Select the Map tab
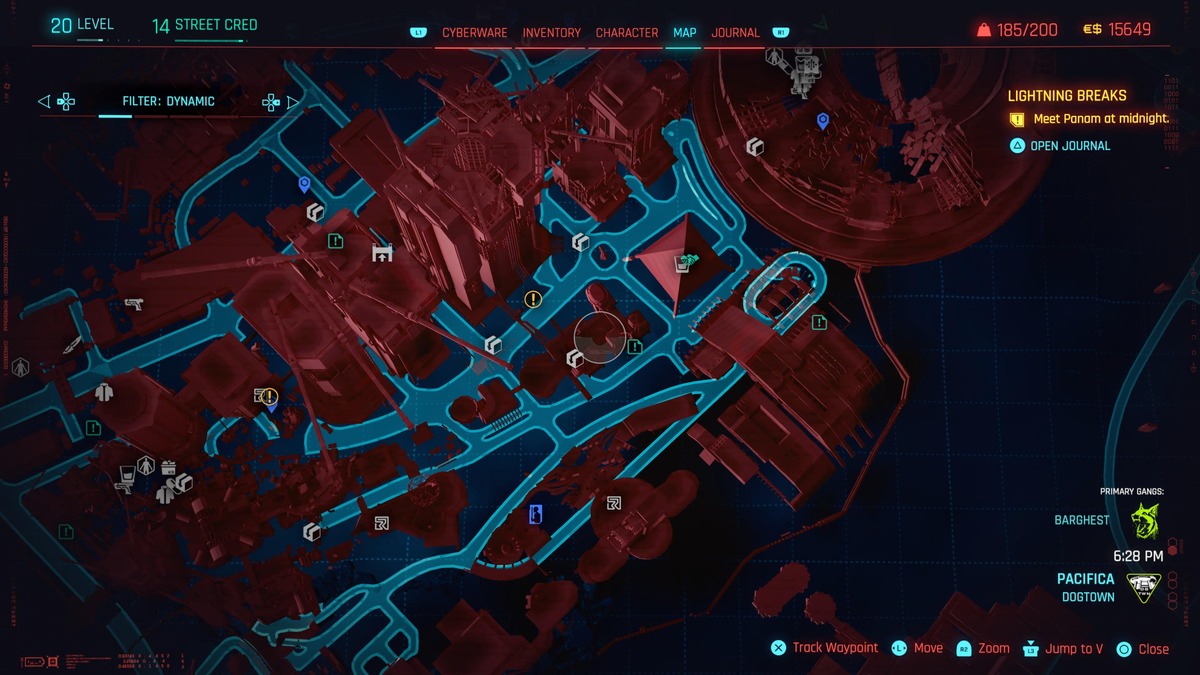This screenshot has height=675, width=1200. pyautogui.click(x=685, y=33)
